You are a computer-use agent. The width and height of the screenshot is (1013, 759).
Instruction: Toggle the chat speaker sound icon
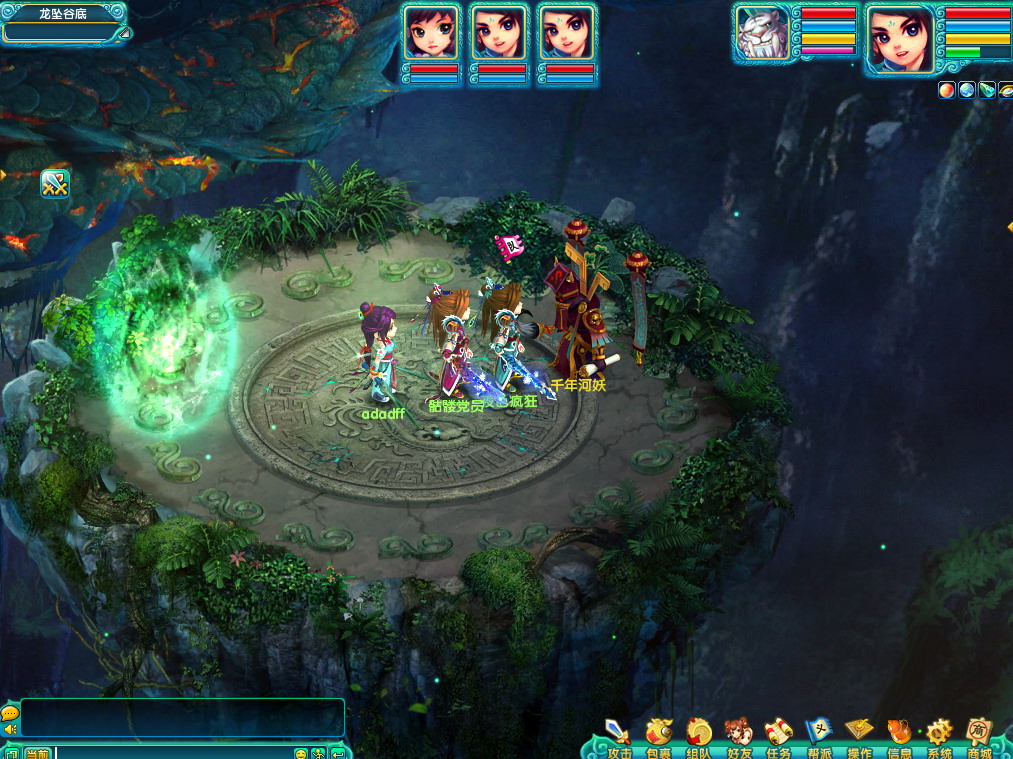tap(9, 730)
